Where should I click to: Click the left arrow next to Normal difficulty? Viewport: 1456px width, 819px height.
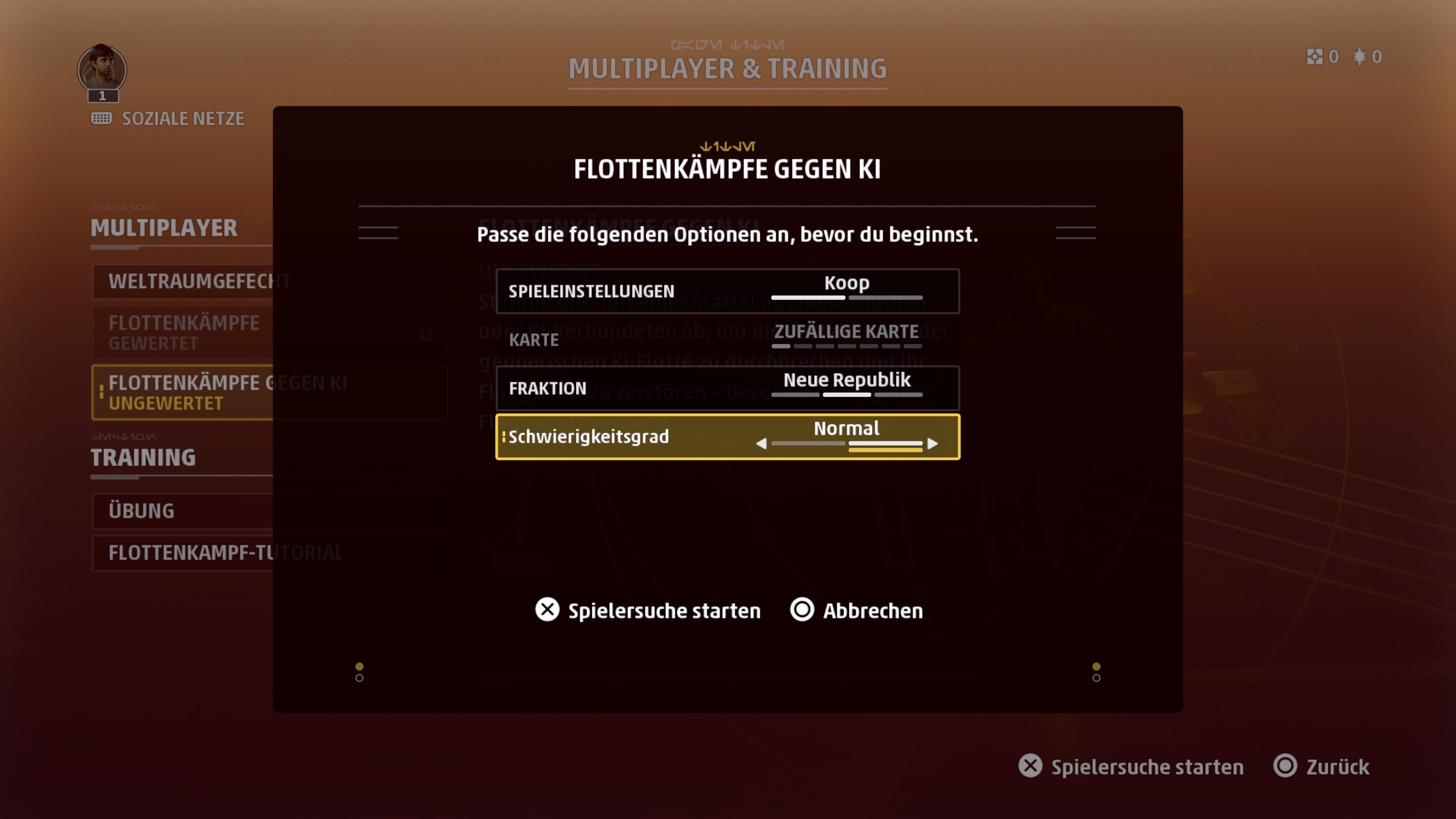point(761,444)
